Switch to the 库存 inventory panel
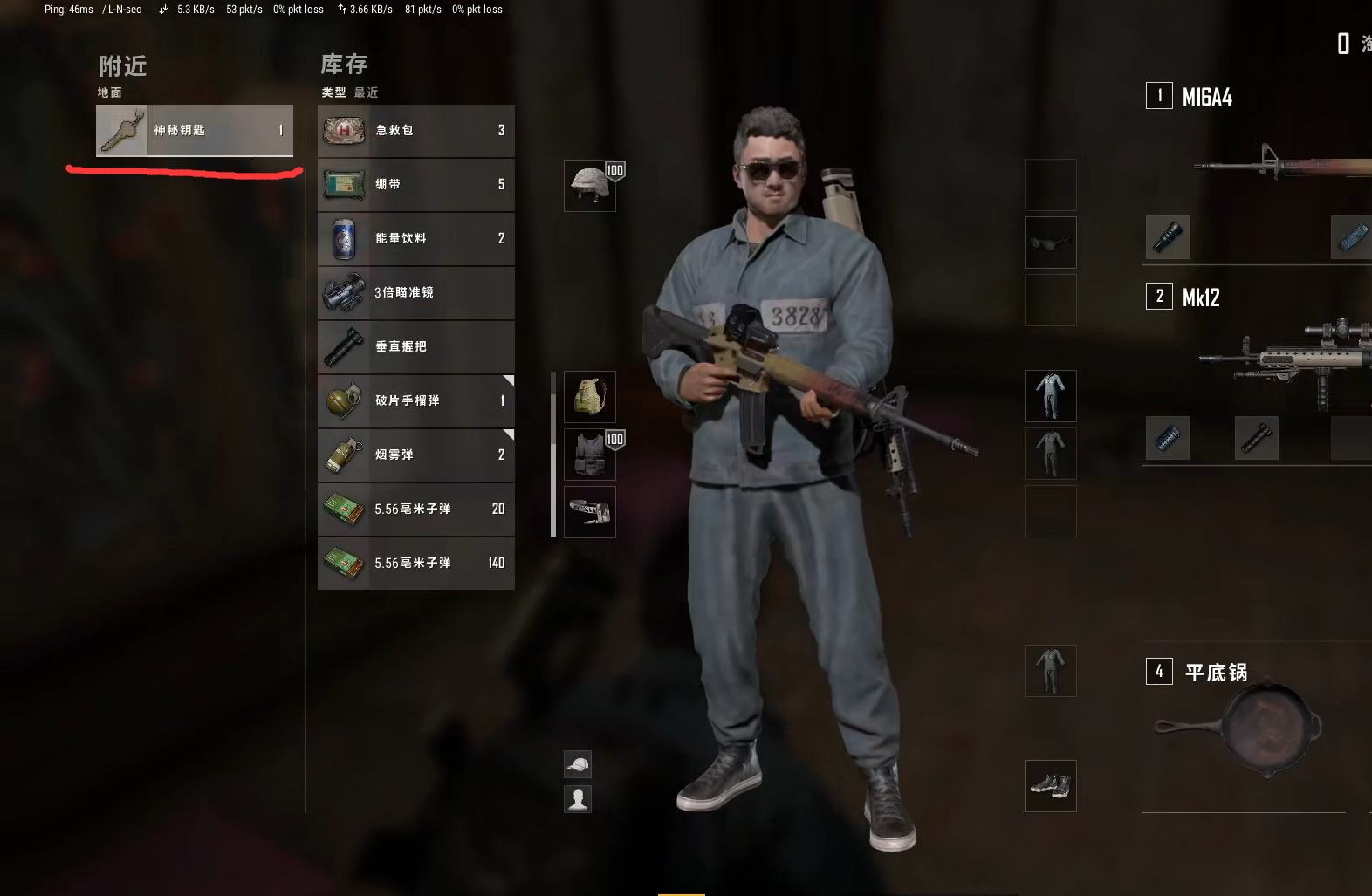1372x896 pixels. (344, 65)
